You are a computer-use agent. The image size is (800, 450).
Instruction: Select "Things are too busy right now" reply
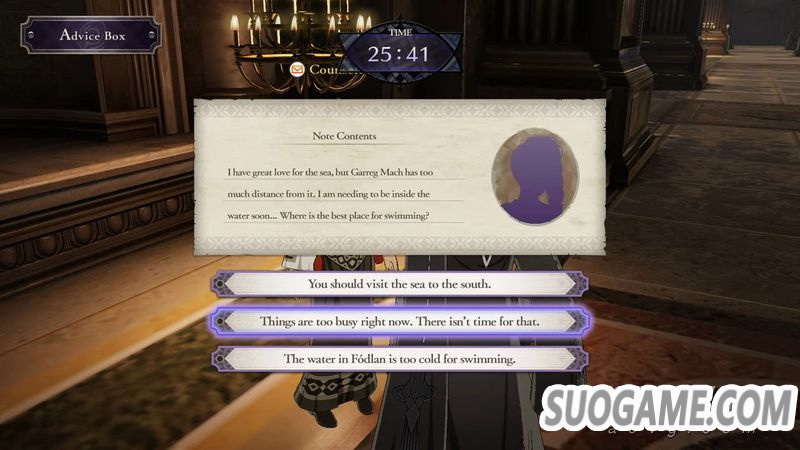(399, 321)
